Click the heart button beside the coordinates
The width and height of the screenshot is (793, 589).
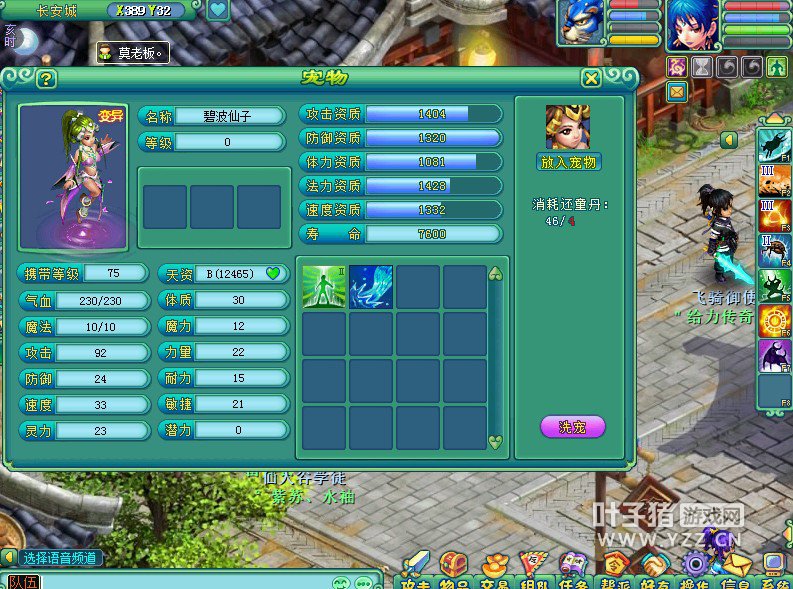point(217,11)
